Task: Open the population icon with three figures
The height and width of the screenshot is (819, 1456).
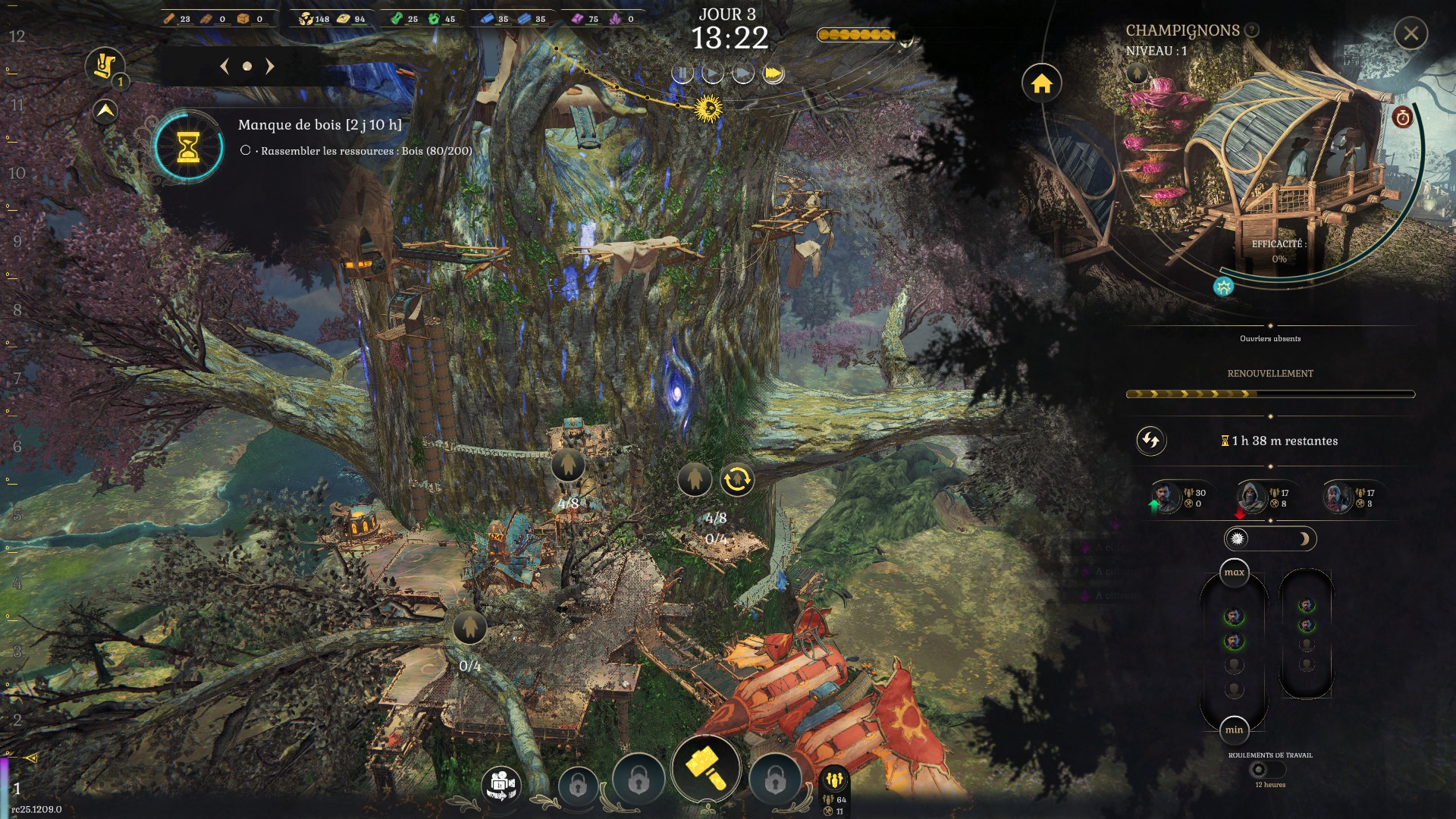Action: (835, 780)
